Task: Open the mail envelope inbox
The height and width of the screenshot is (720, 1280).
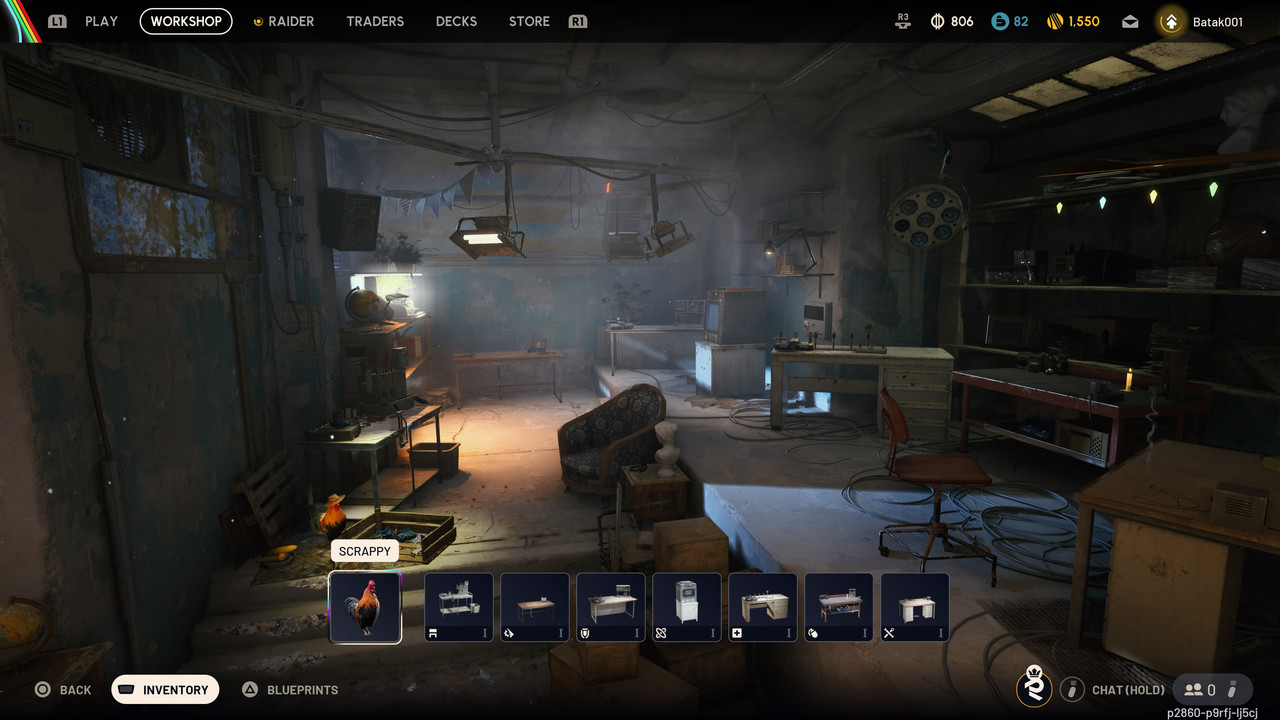Action: 1130,22
